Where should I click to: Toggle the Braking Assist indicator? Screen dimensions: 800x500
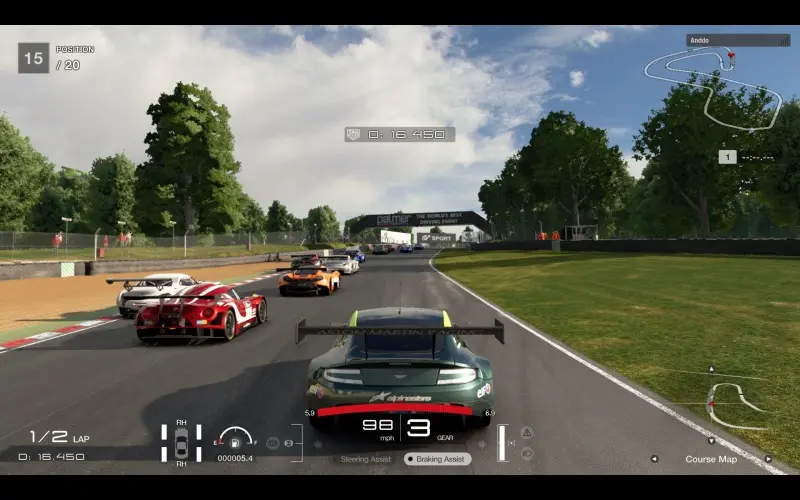tap(438, 459)
